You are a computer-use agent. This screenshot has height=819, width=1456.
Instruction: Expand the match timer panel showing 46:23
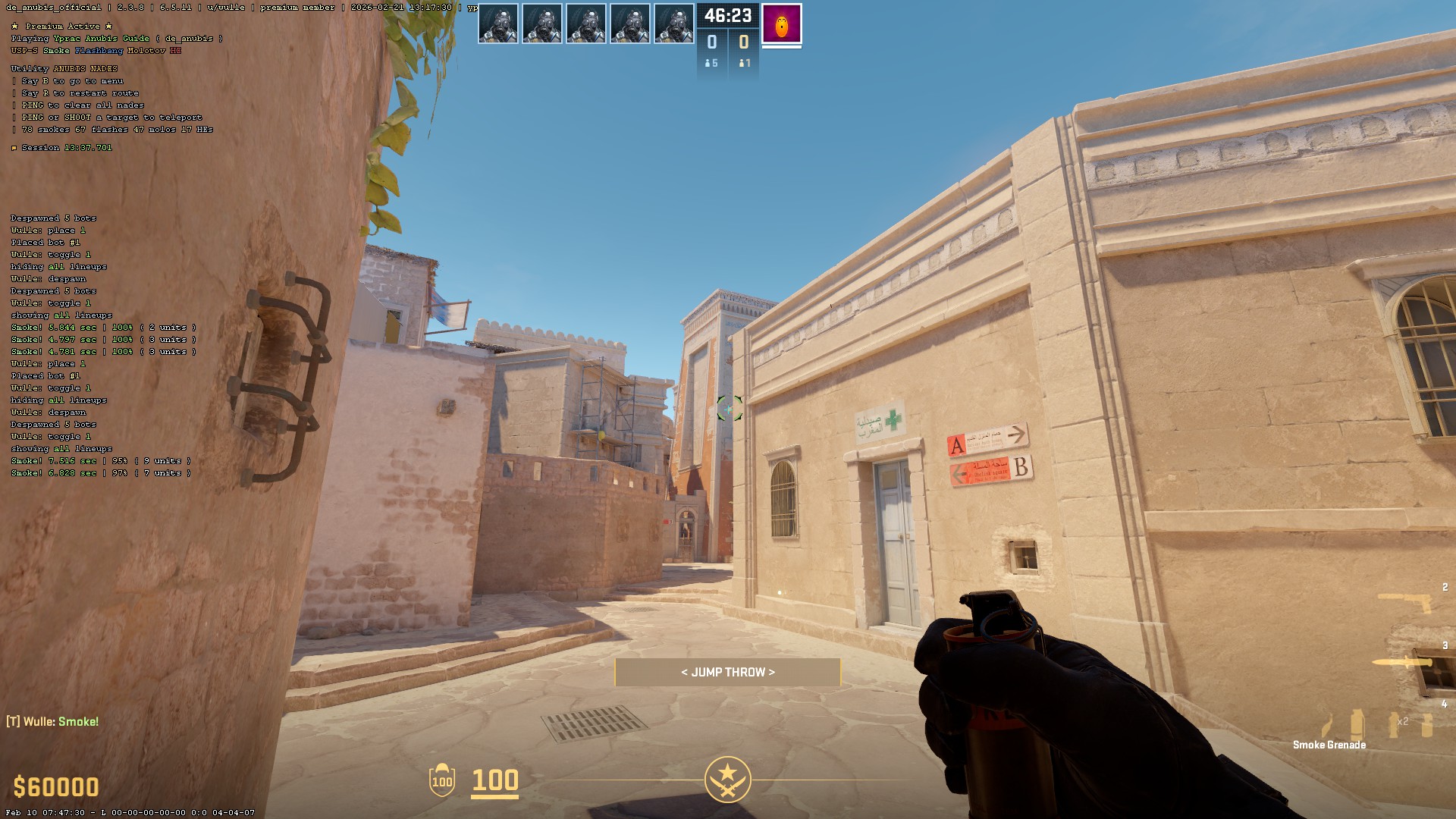coord(726,17)
